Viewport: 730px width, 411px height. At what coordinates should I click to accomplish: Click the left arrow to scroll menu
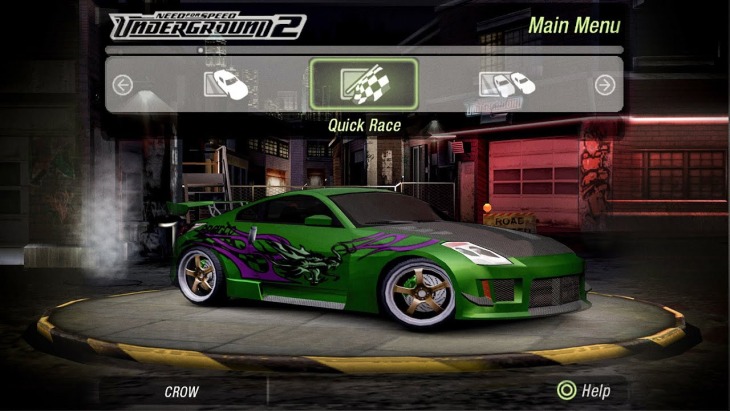pyautogui.click(x=123, y=84)
